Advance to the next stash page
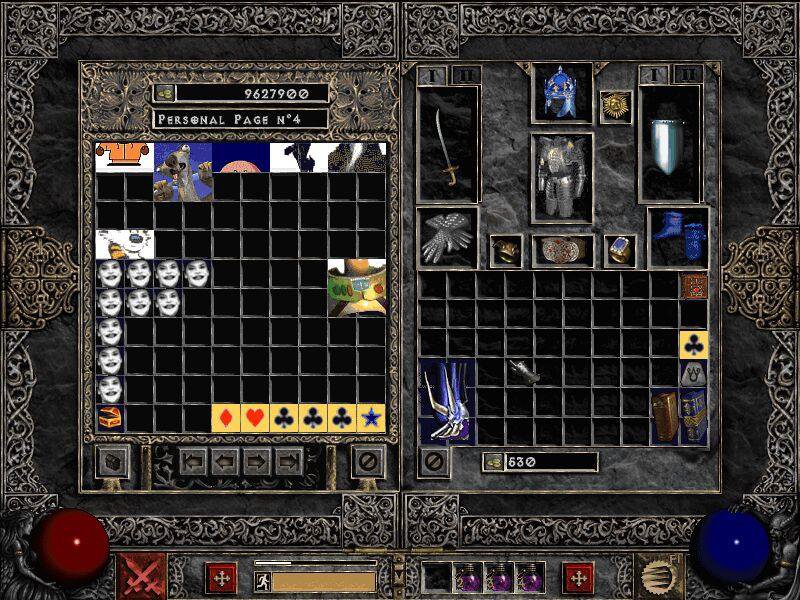Viewport: 800px width, 600px height. 257,462
